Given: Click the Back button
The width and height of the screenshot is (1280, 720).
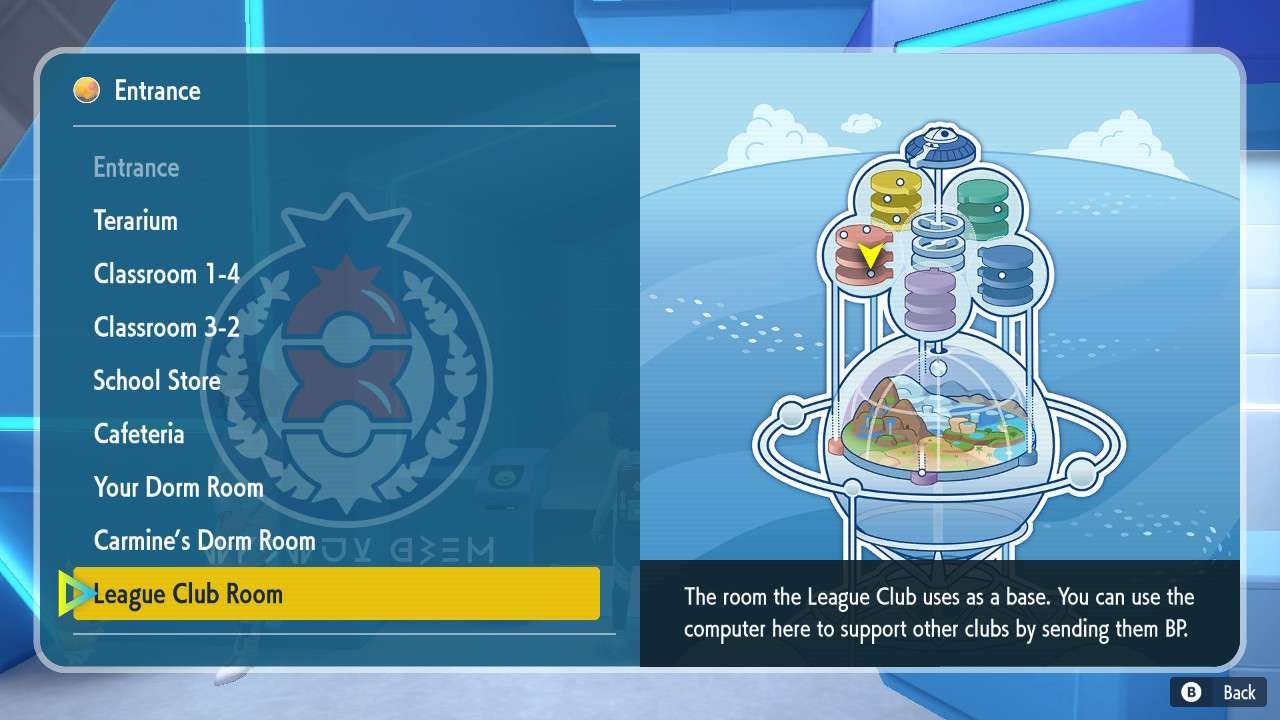Looking at the screenshot, I should point(1221,692).
